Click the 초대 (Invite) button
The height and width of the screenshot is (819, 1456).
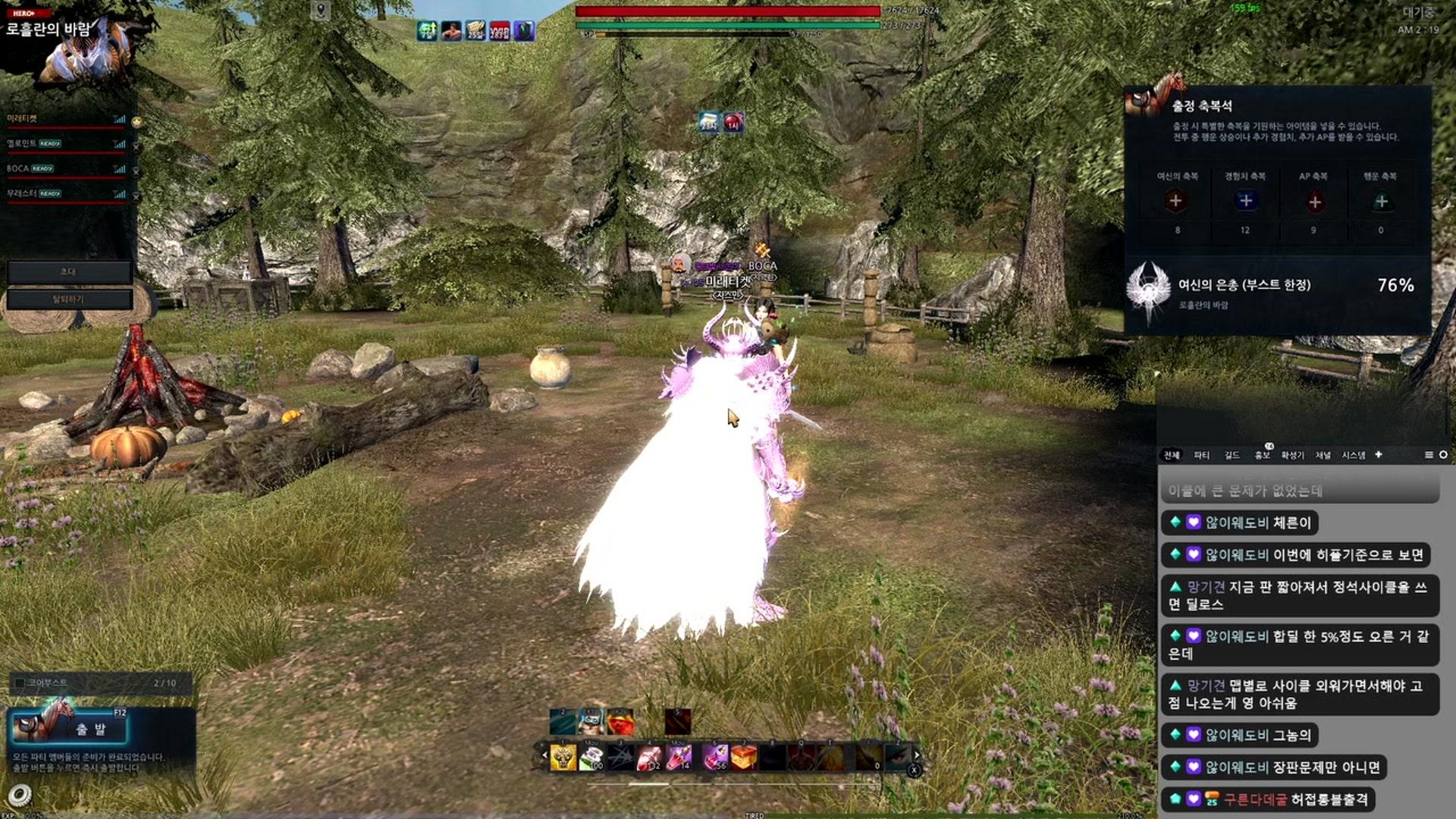point(69,271)
